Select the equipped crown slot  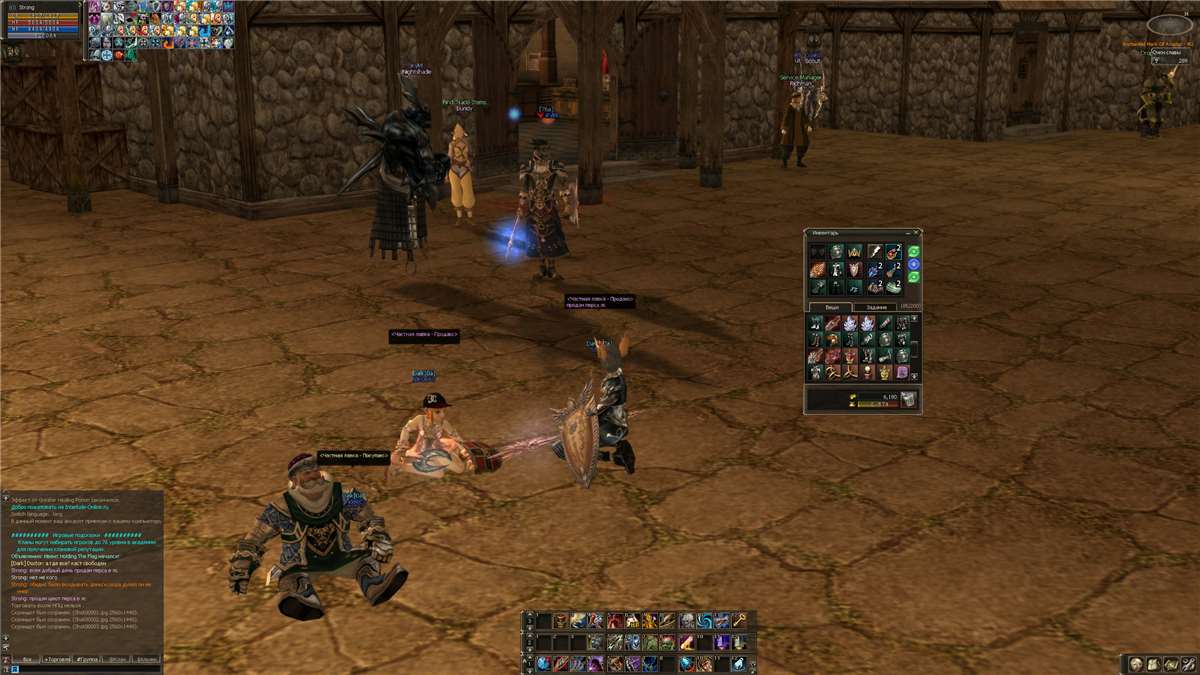854,252
